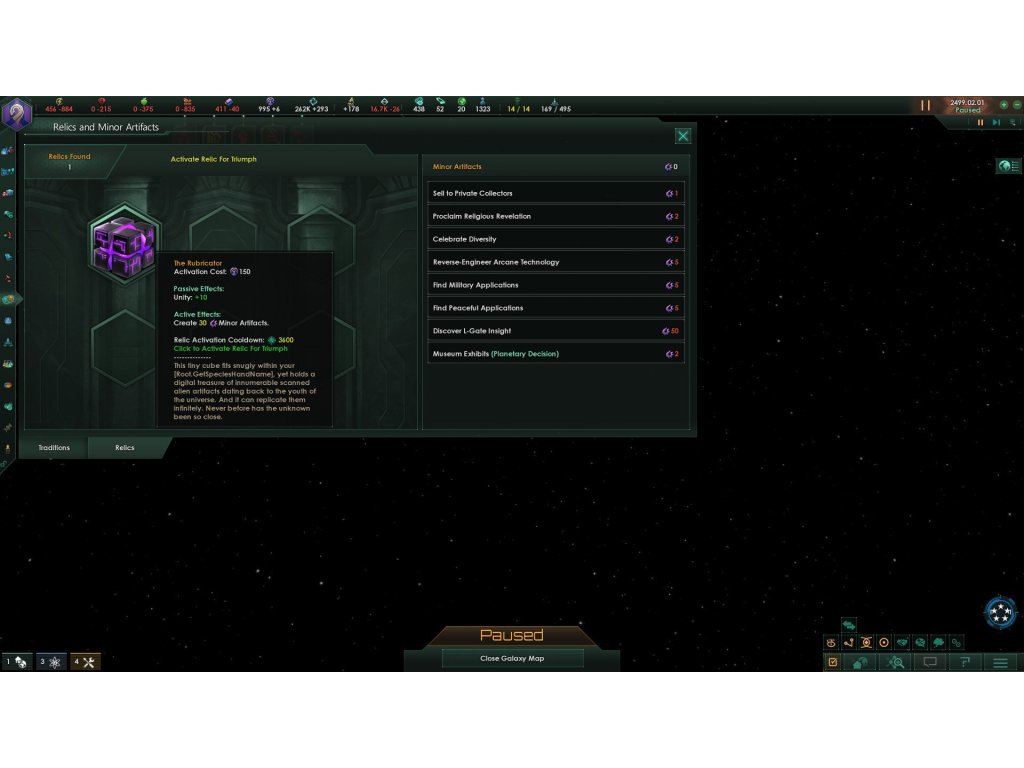Choose Find Military Applications
The height and width of the screenshot is (768, 1024).
[556, 285]
